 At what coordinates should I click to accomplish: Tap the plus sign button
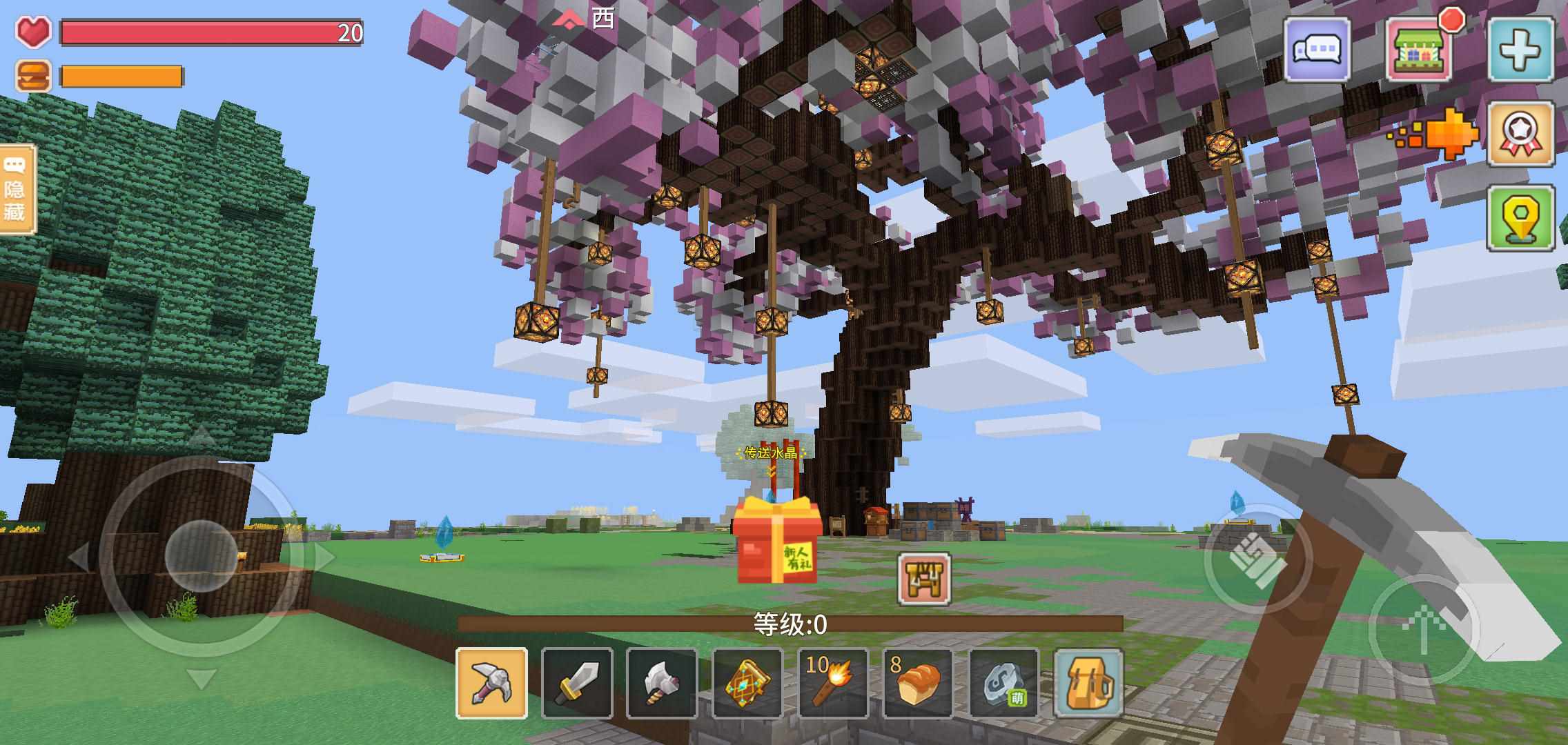pos(1521,50)
